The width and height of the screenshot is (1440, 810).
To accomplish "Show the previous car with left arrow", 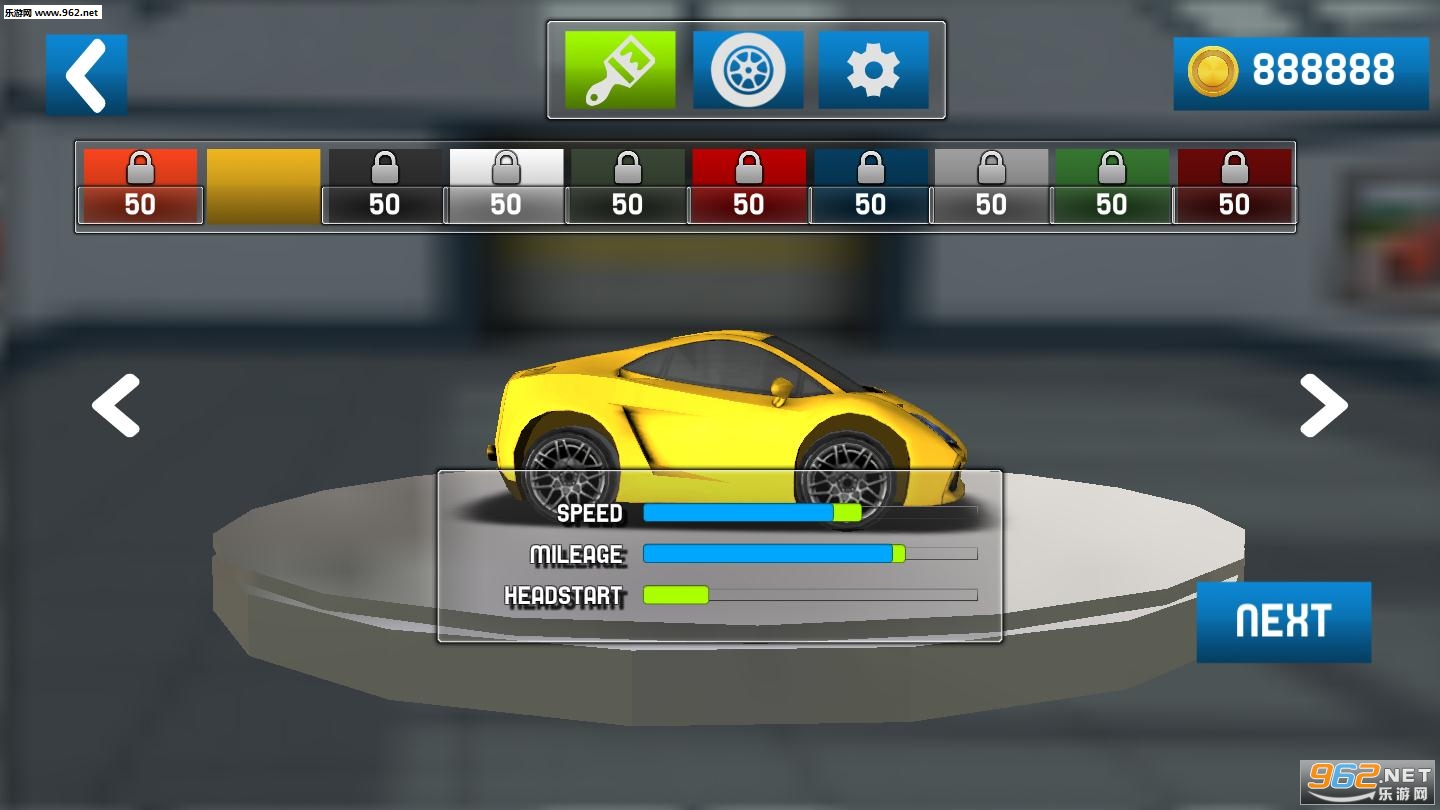I will (x=116, y=405).
